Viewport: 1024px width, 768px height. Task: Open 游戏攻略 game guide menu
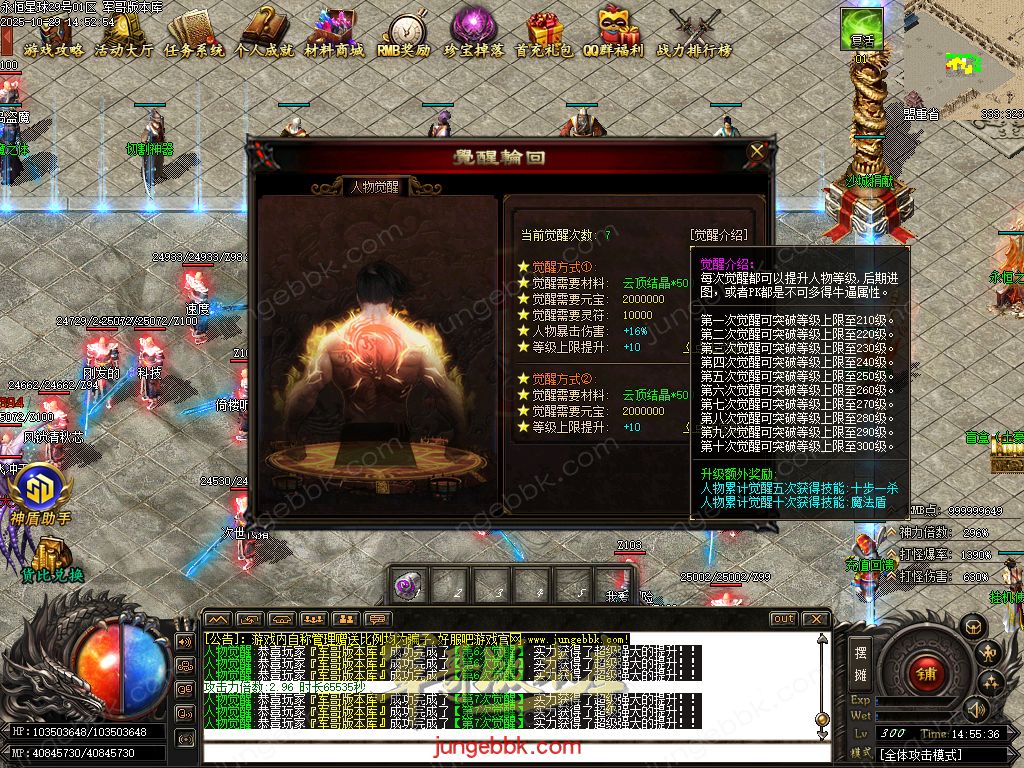click(54, 33)
